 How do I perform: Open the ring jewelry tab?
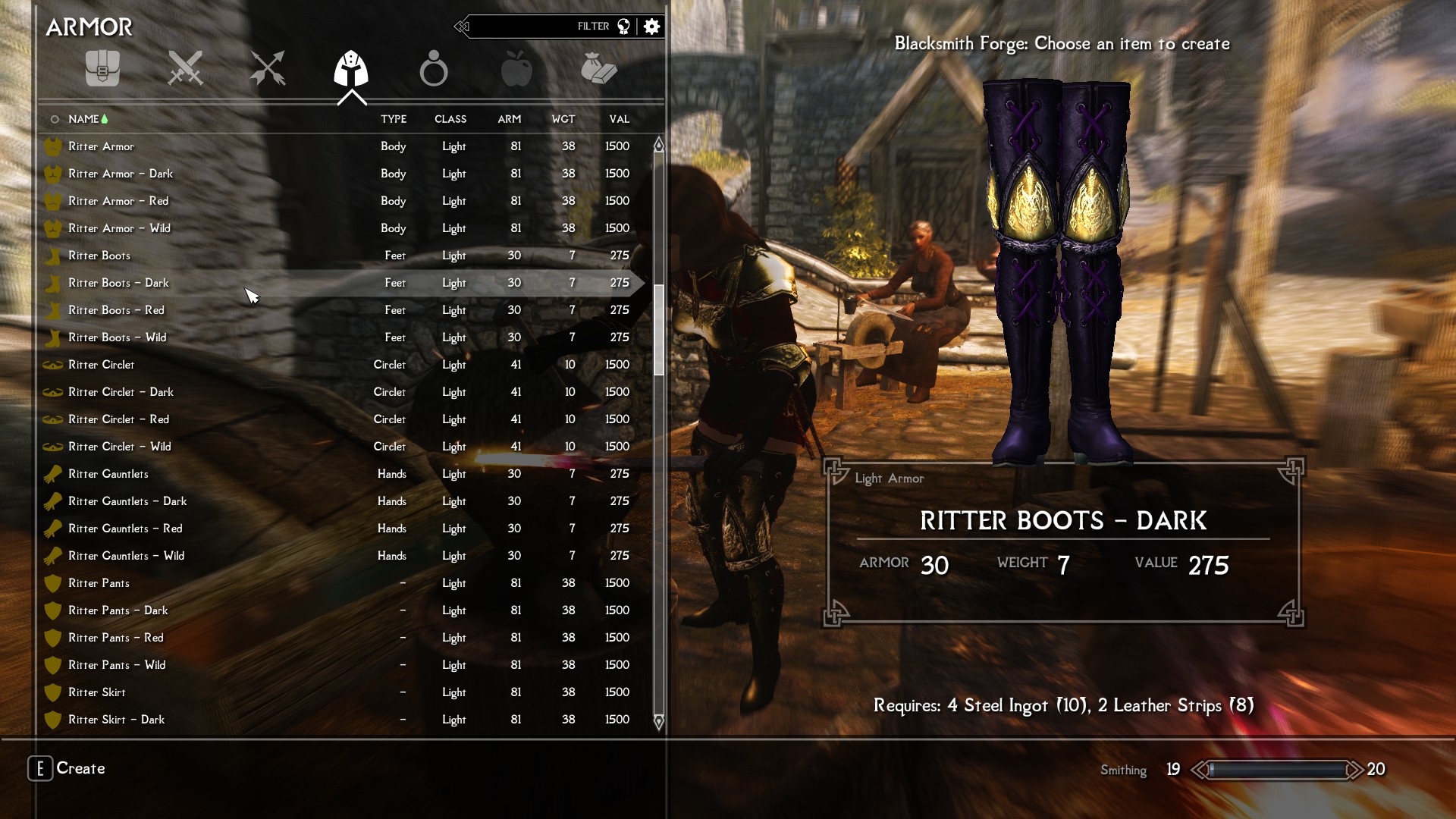(434, 68)
